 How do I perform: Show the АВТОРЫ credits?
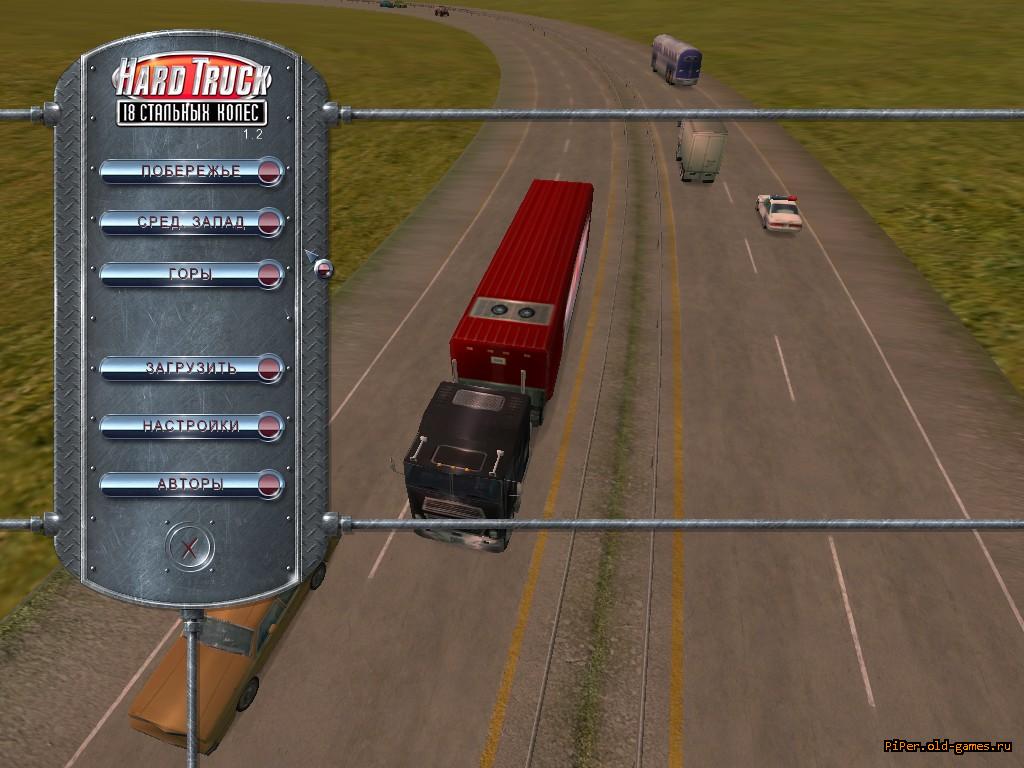(191, 485)
